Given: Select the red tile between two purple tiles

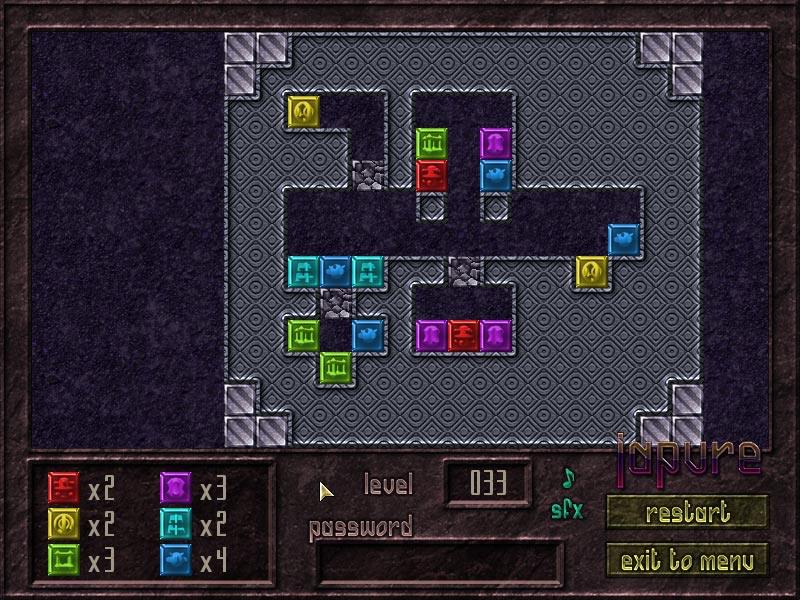Looking at the screenshot, I should coord(464,335).
